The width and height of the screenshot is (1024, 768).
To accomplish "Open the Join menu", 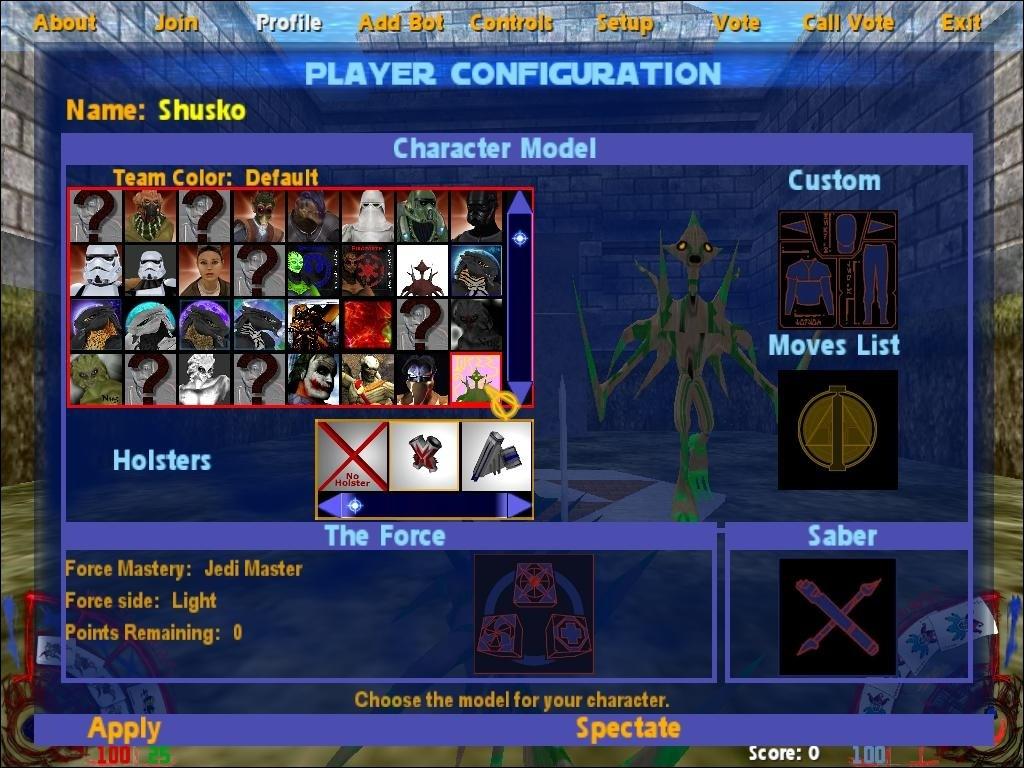I will point(177,22).
